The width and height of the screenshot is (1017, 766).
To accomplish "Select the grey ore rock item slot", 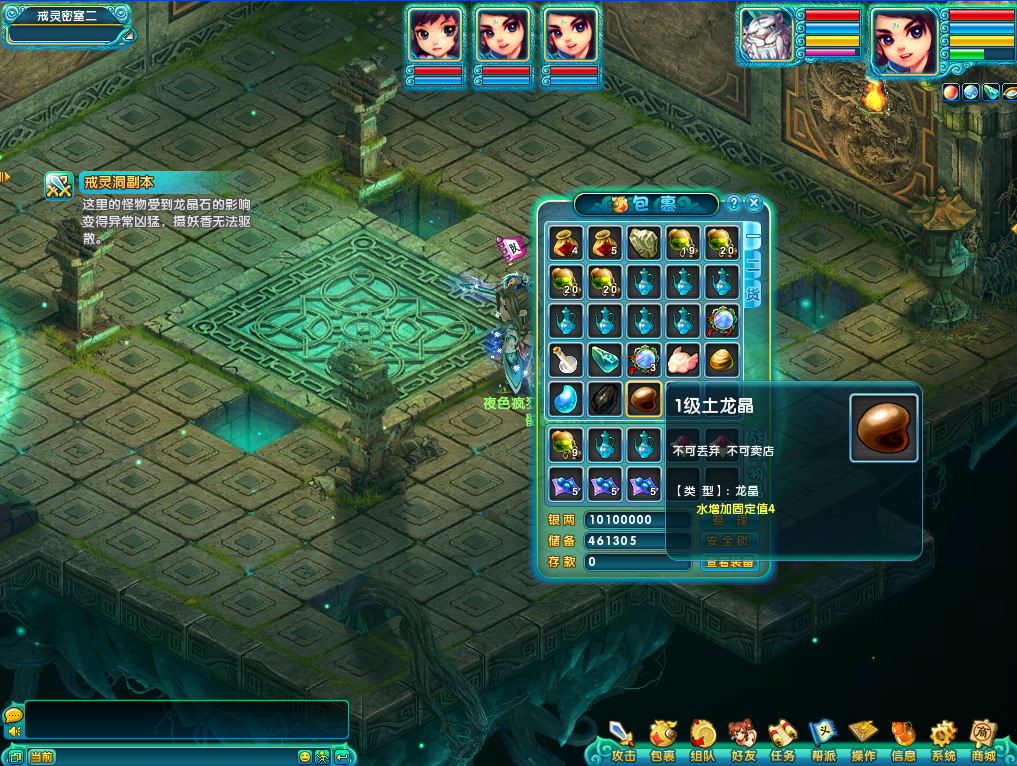I will [x=643, y=243].
